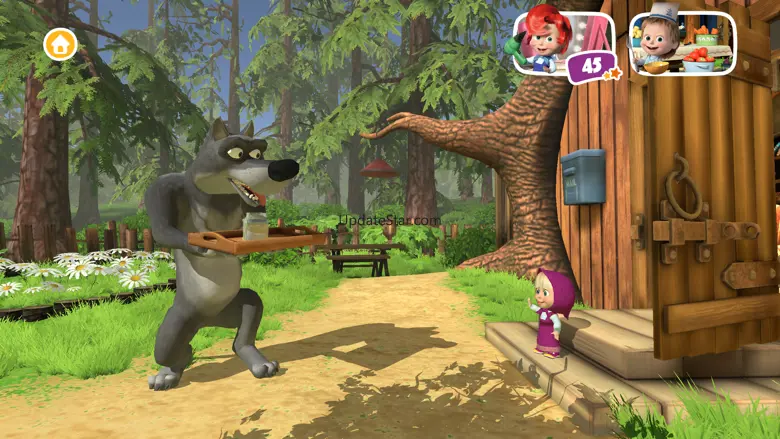Open the red-haired clown Masha thumbnail
780x439 pixels.
click(x=562, y=43)
